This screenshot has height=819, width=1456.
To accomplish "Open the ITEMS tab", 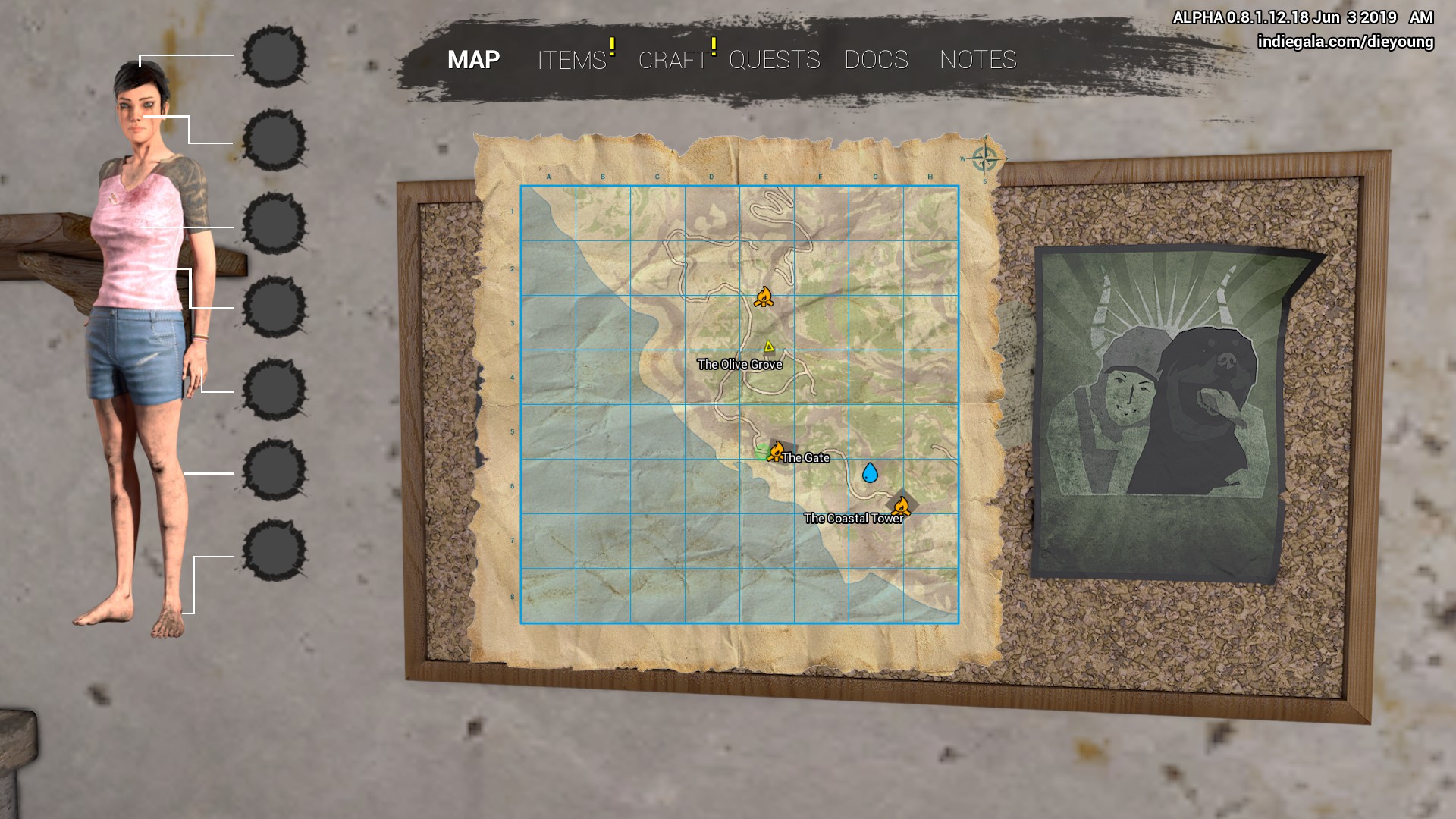I will pos(572,60).
